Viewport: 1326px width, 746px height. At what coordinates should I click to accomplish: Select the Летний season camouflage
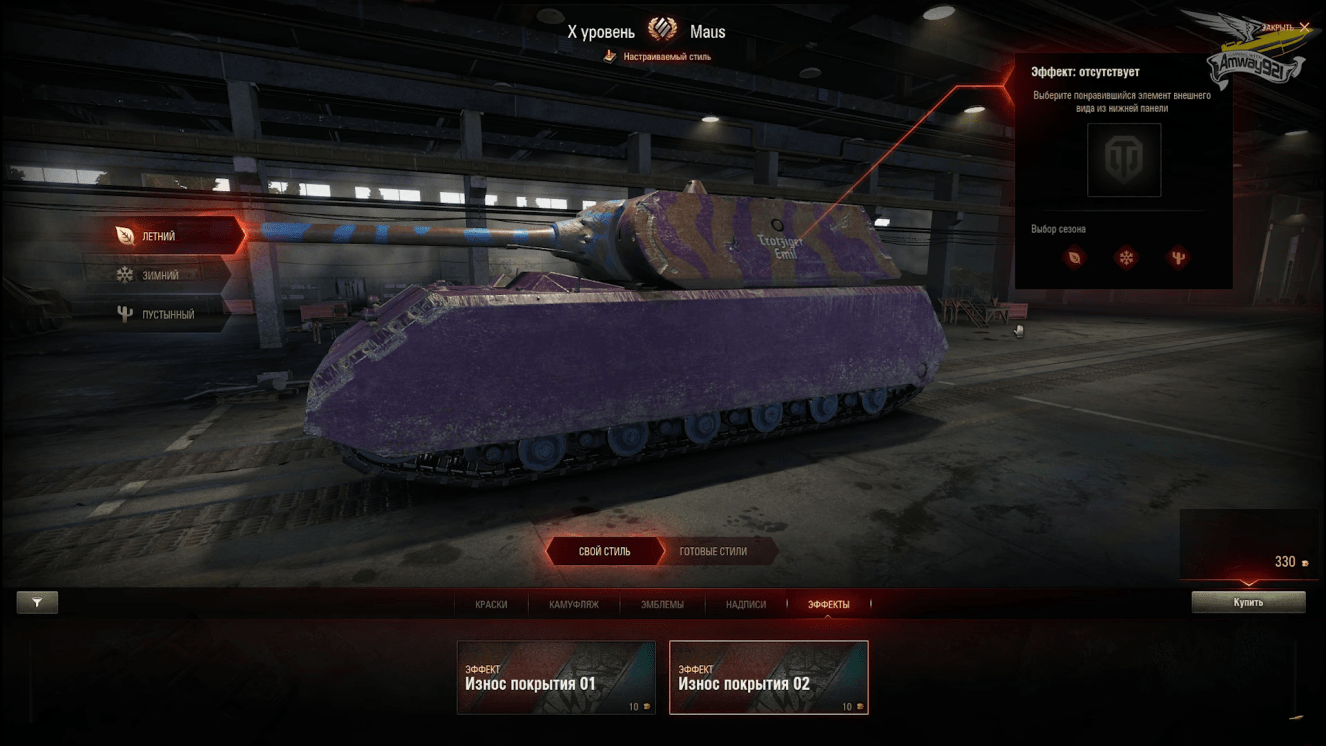click(x=160, y=237)
